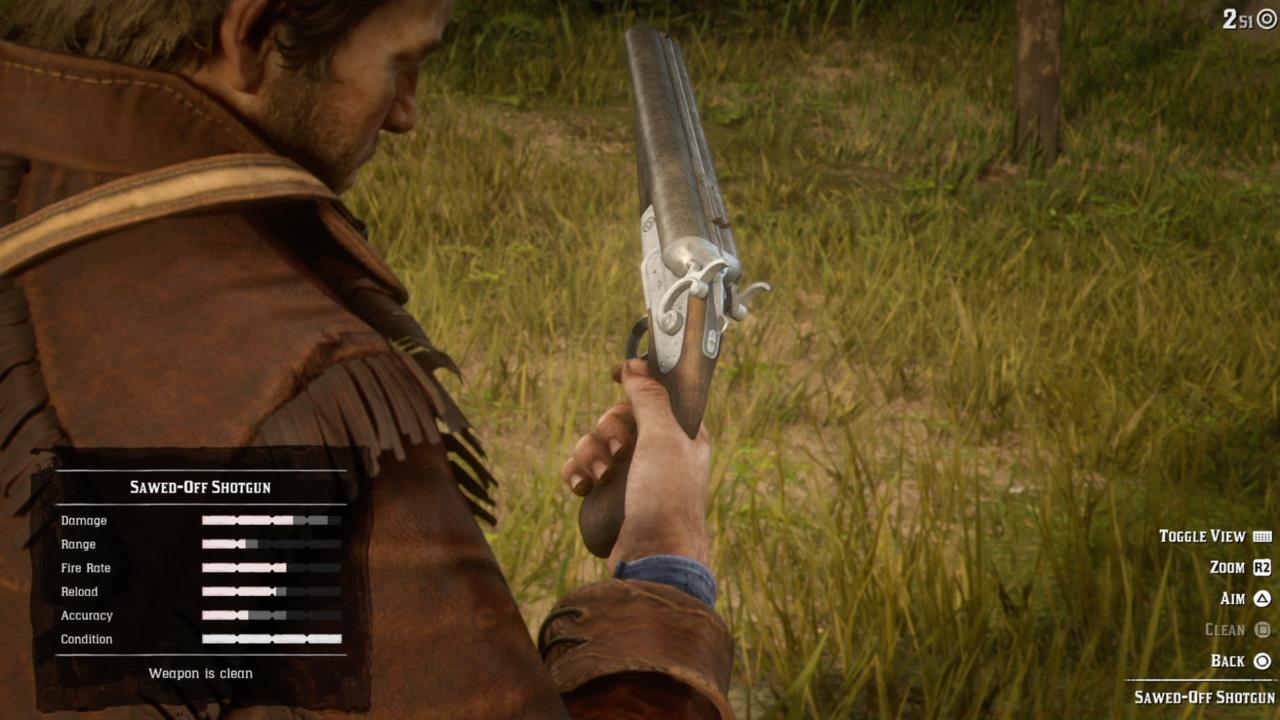Enable Aim from the inspection menu

[x=1232, y=598]
